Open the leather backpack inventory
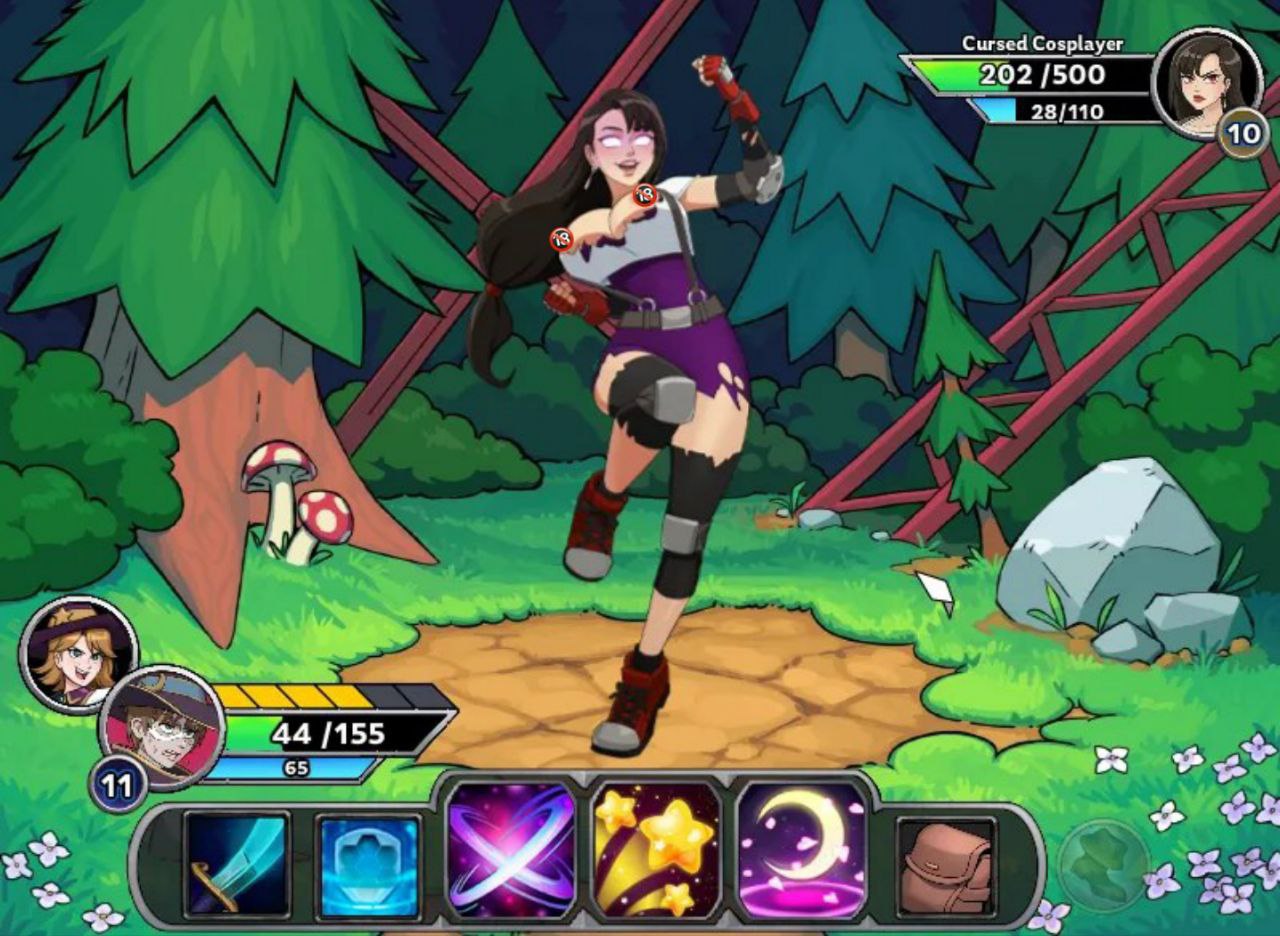Image resolution: width=1280 pixels, height=936 pixels. point(945,866)
